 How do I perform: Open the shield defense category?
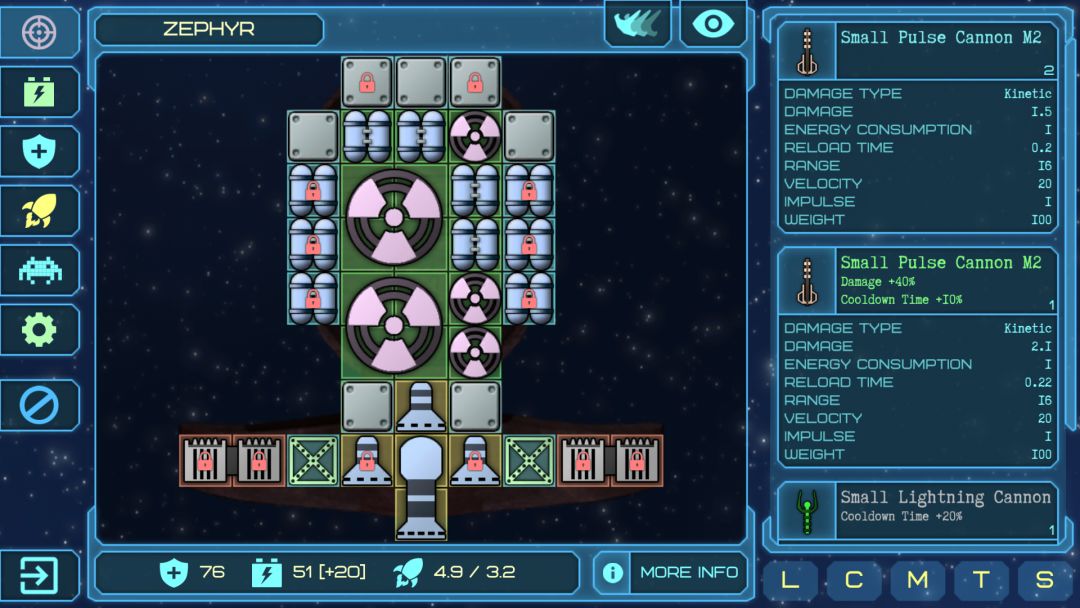point(39,152)
